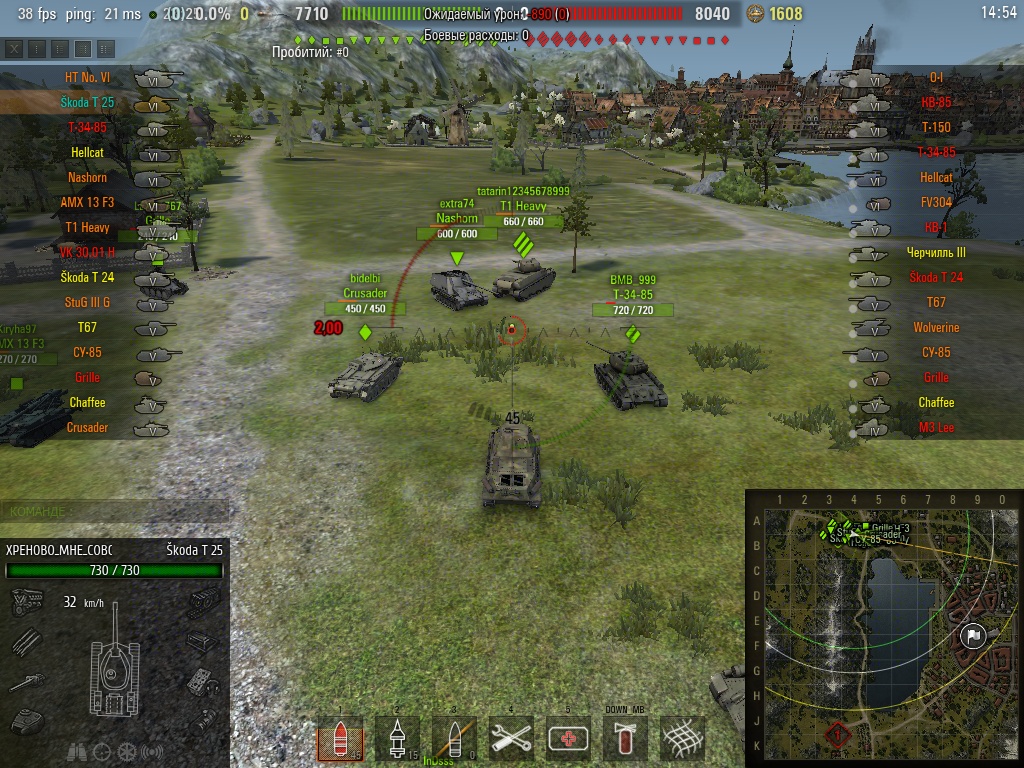Activate the first aid kit consumable

point(568,739)
